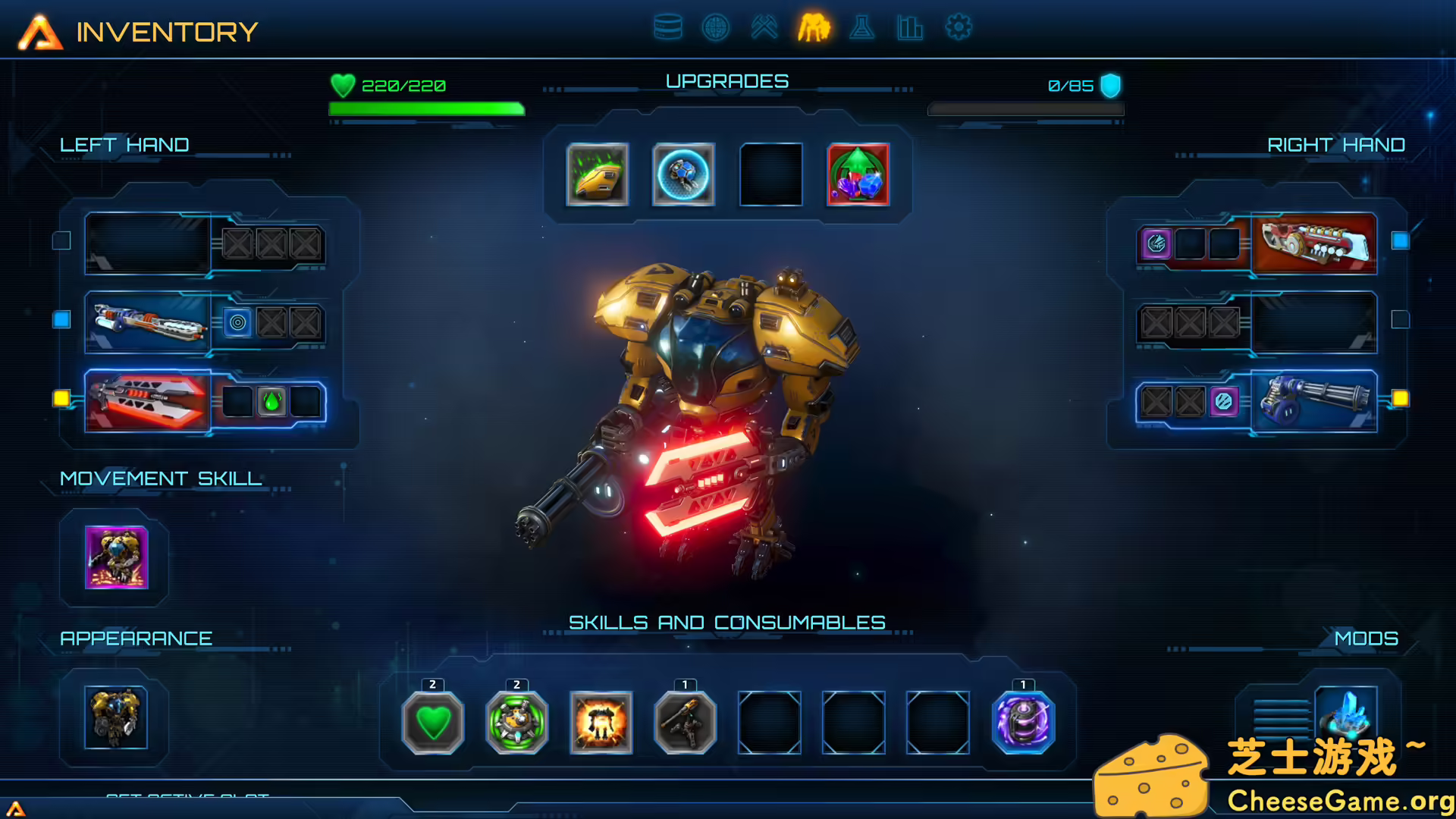This screenshot has height=819, width=1456.
Task: Open the Inventory mech icon in top bar
Action: (x=814, y=27)
